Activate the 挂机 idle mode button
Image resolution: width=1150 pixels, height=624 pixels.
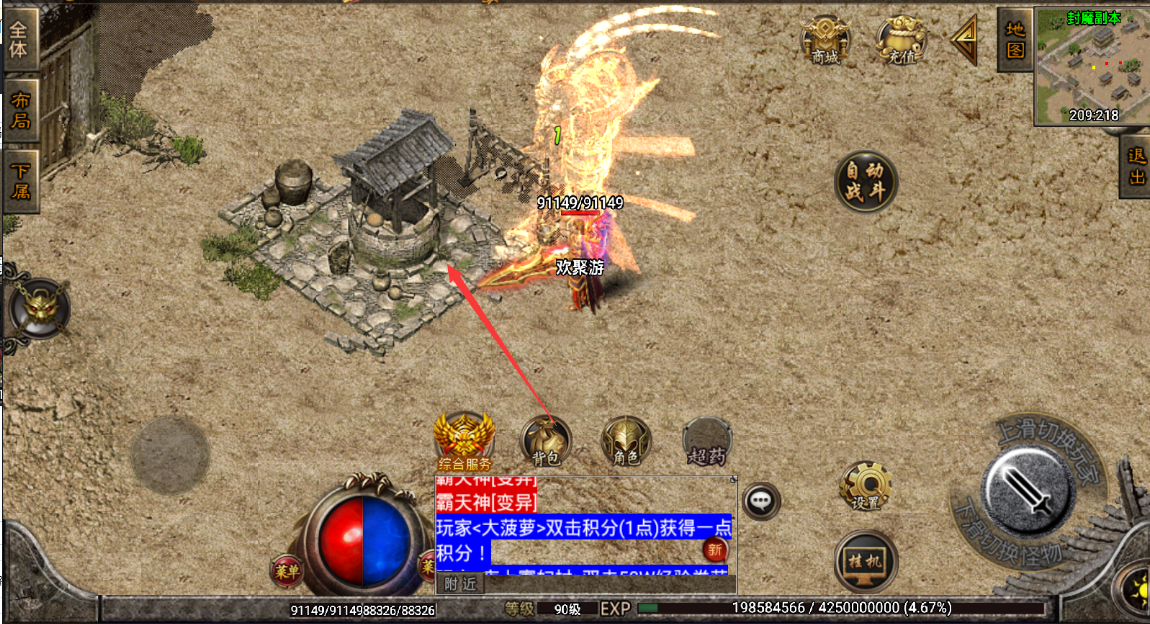point(866,560)
